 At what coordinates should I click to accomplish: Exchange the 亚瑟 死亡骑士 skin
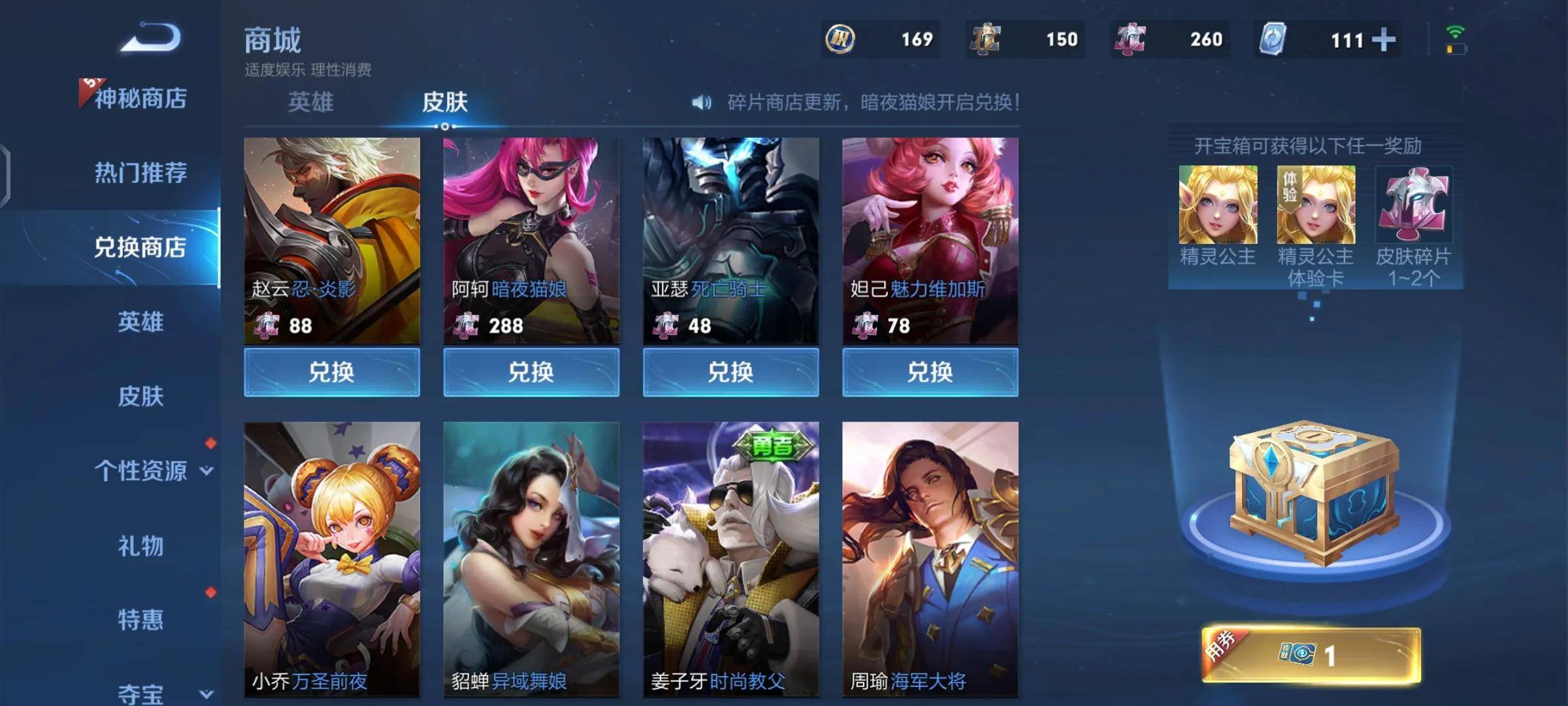point(730,372)
